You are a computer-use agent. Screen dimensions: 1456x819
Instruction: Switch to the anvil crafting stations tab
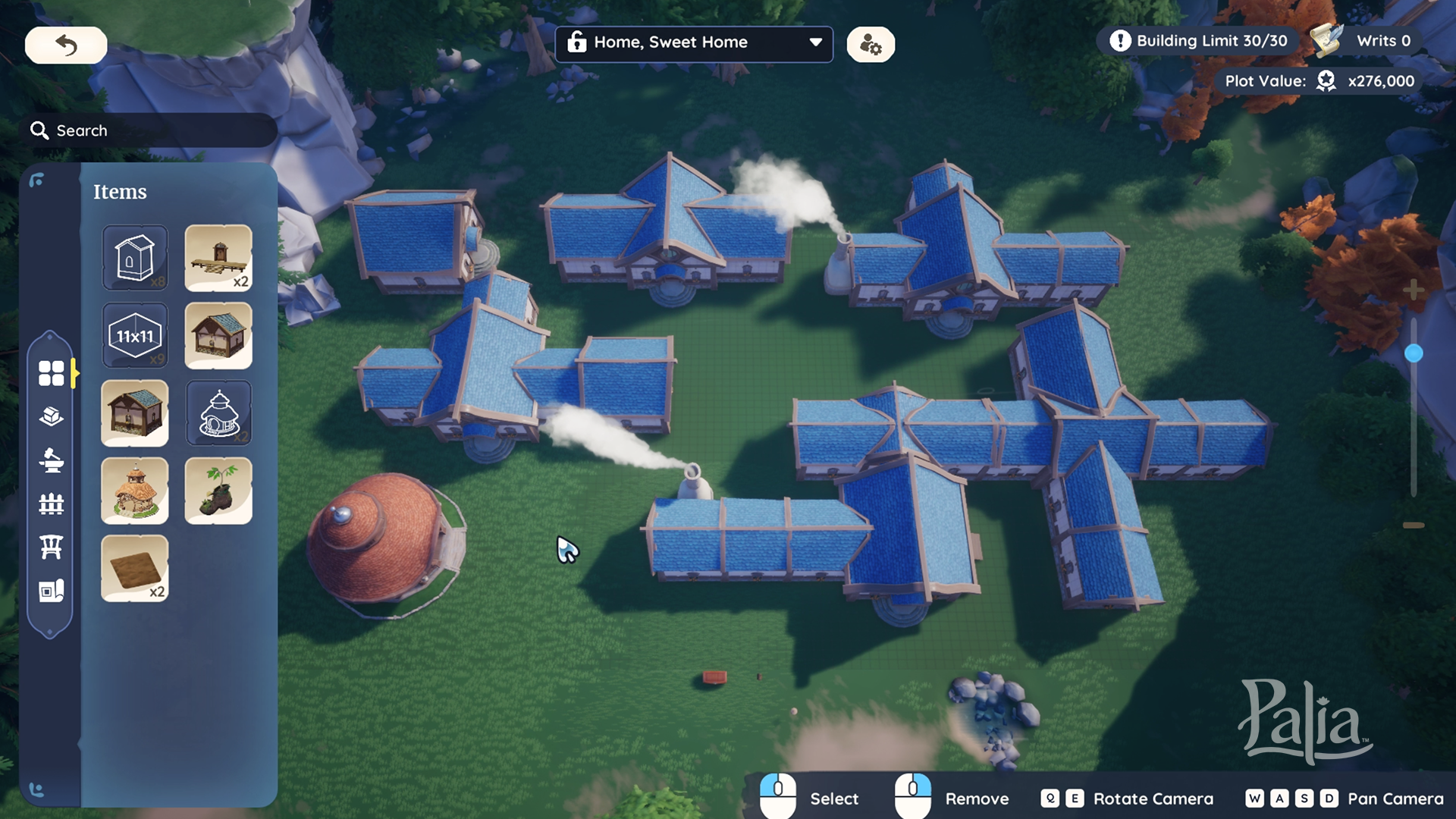pyautogui.click(x=51, y=460)
